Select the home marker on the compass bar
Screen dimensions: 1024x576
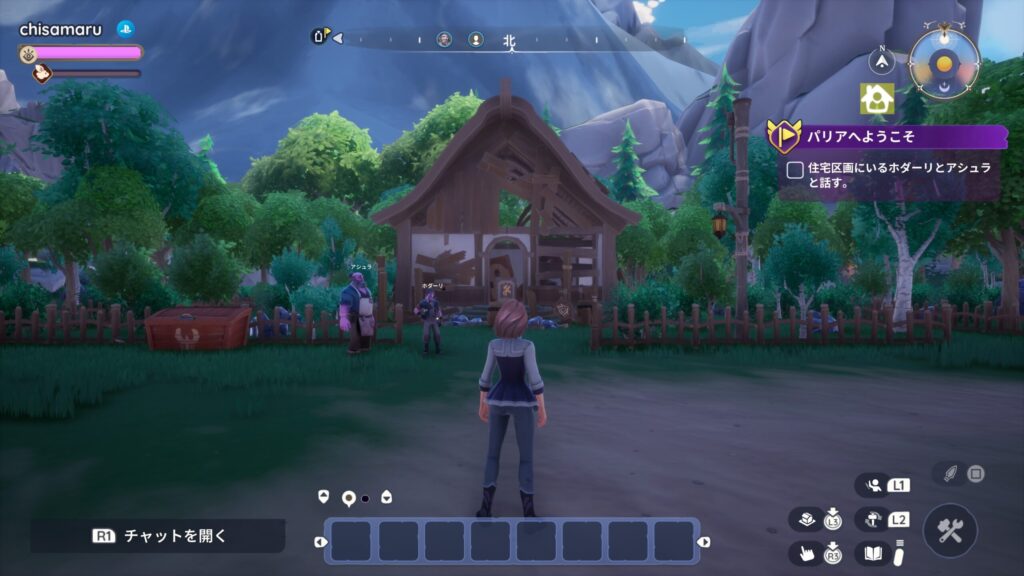tap(320, 37)
